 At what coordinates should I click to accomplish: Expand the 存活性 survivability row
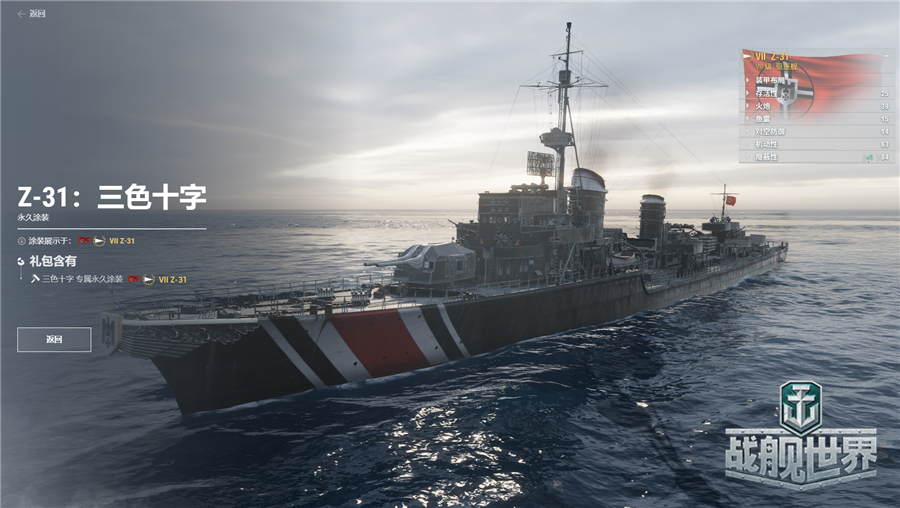click(768, 93)
